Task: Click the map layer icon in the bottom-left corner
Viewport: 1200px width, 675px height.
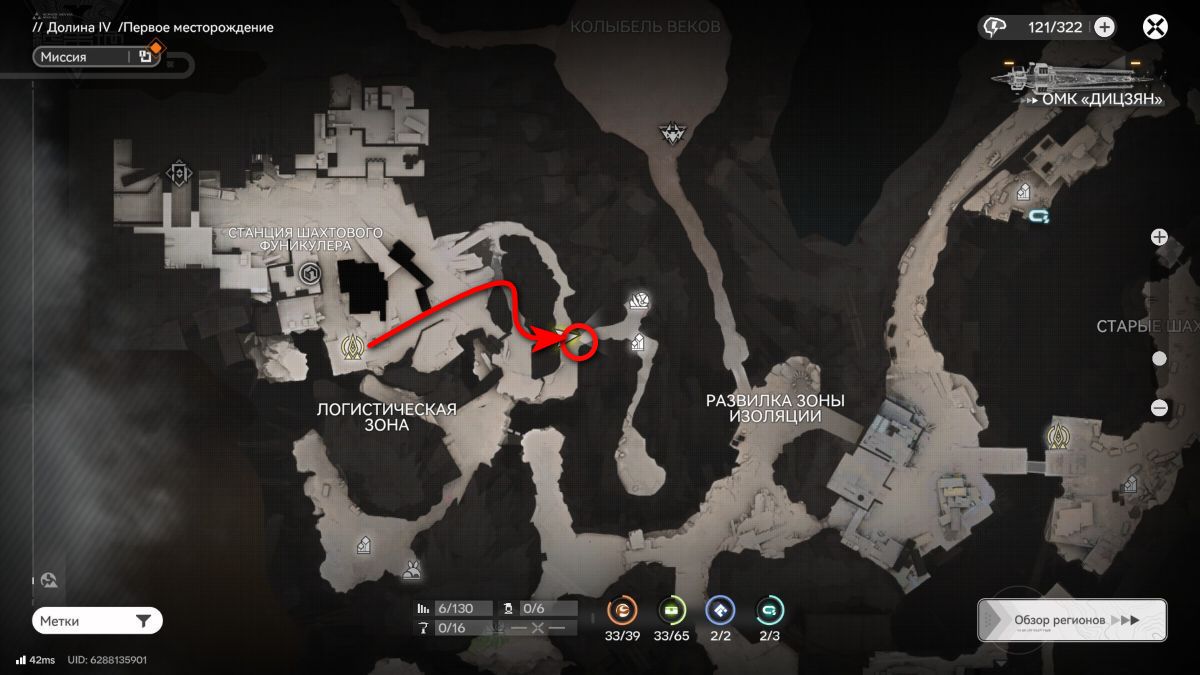Action: pyautogui.click(x=49, y=580)
